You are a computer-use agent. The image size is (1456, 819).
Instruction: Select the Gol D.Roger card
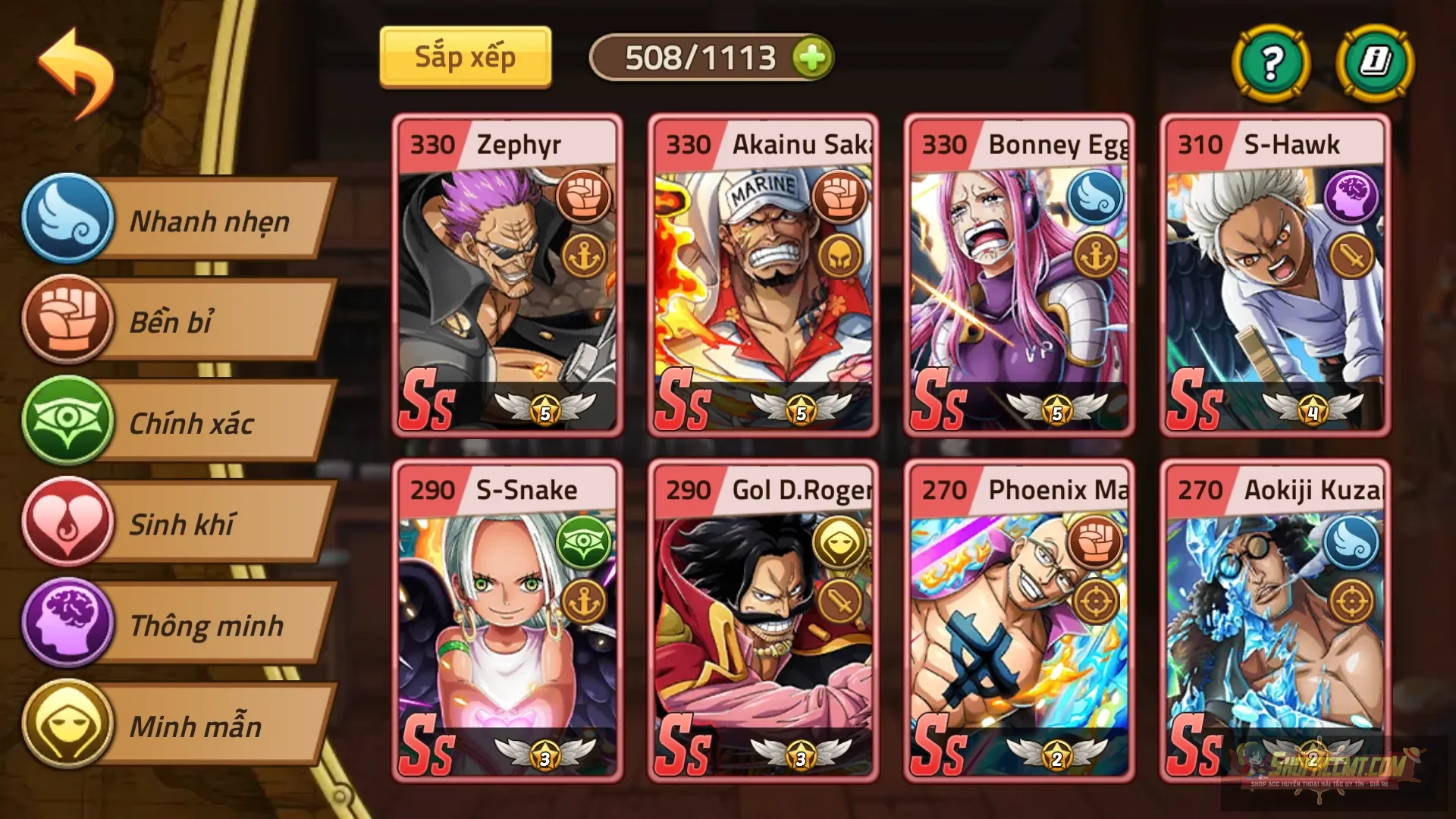(762, 622)
